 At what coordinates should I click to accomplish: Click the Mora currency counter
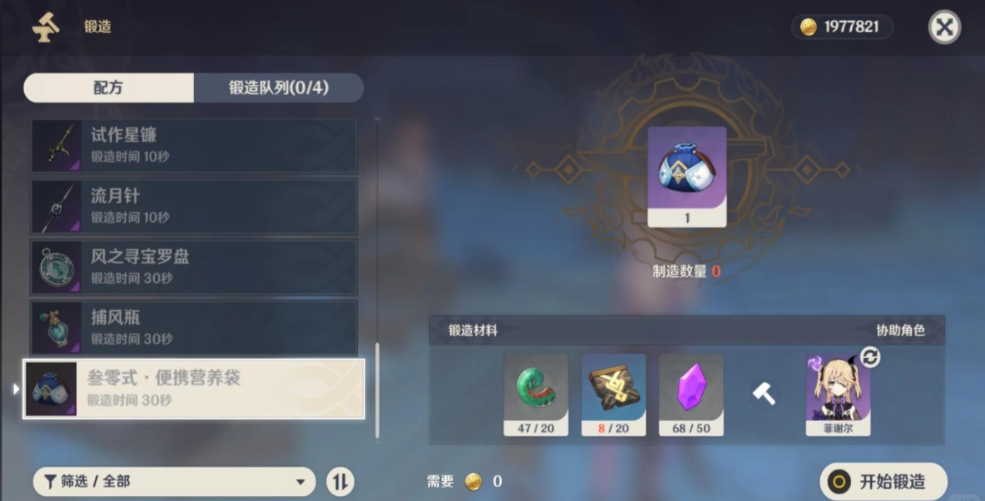(842, 27)
